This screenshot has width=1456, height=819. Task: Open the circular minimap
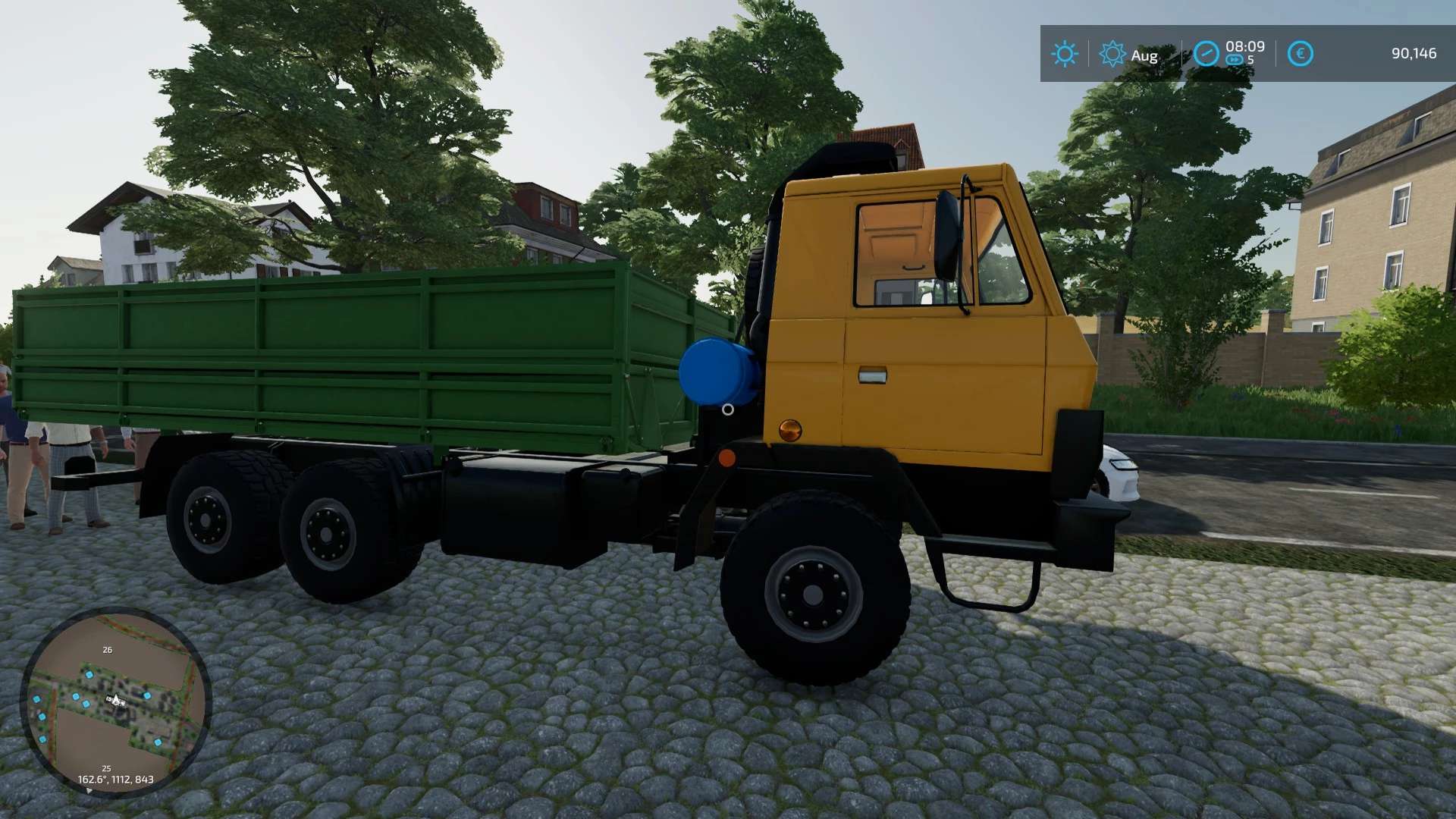point(115,701)
